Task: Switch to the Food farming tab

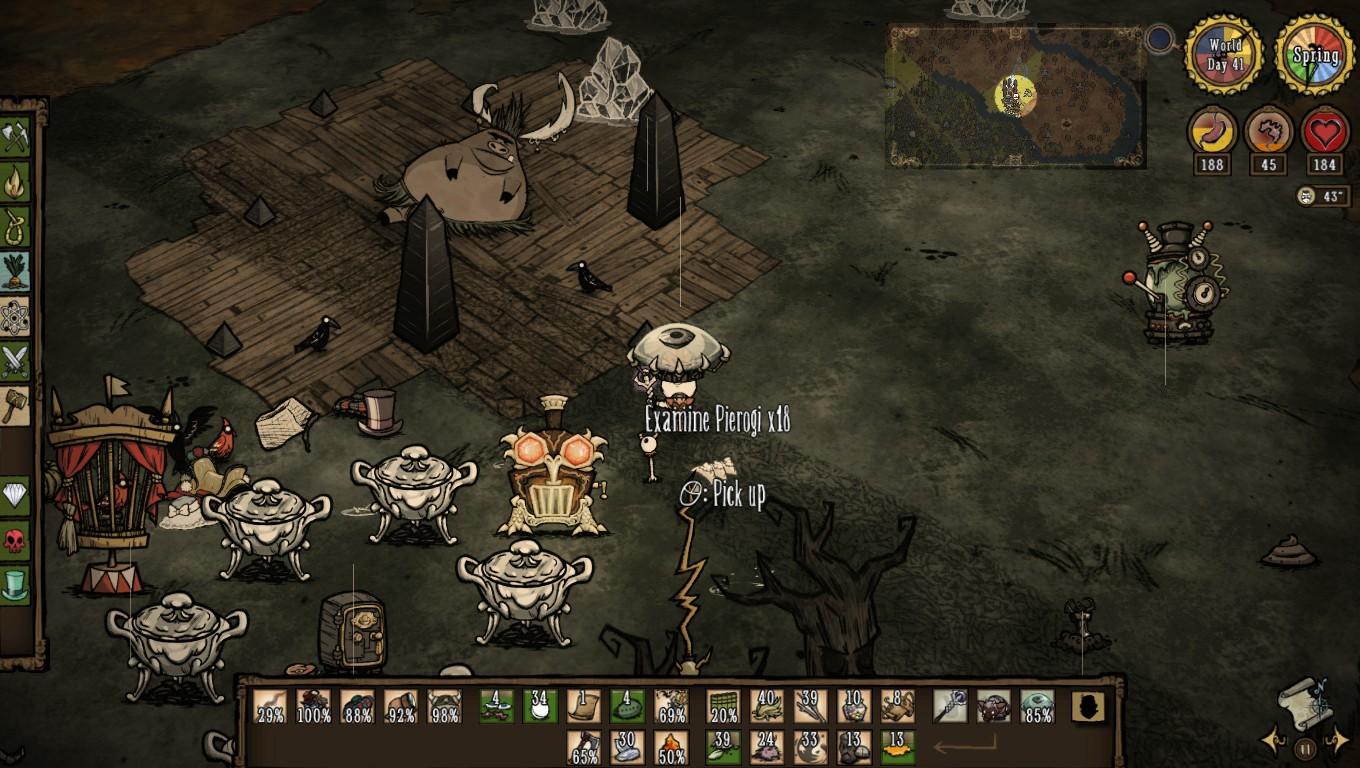Action: pos(15,272)
